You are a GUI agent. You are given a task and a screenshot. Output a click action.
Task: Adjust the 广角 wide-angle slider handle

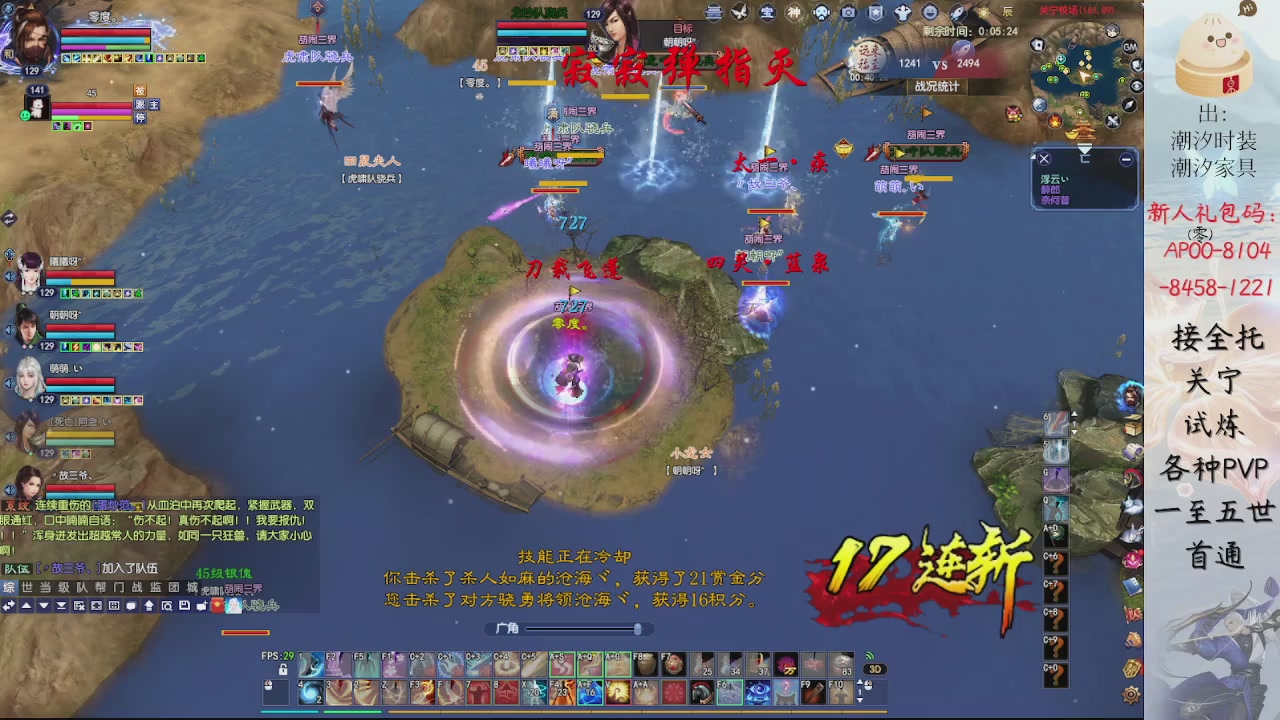click(x=638, y=629)
